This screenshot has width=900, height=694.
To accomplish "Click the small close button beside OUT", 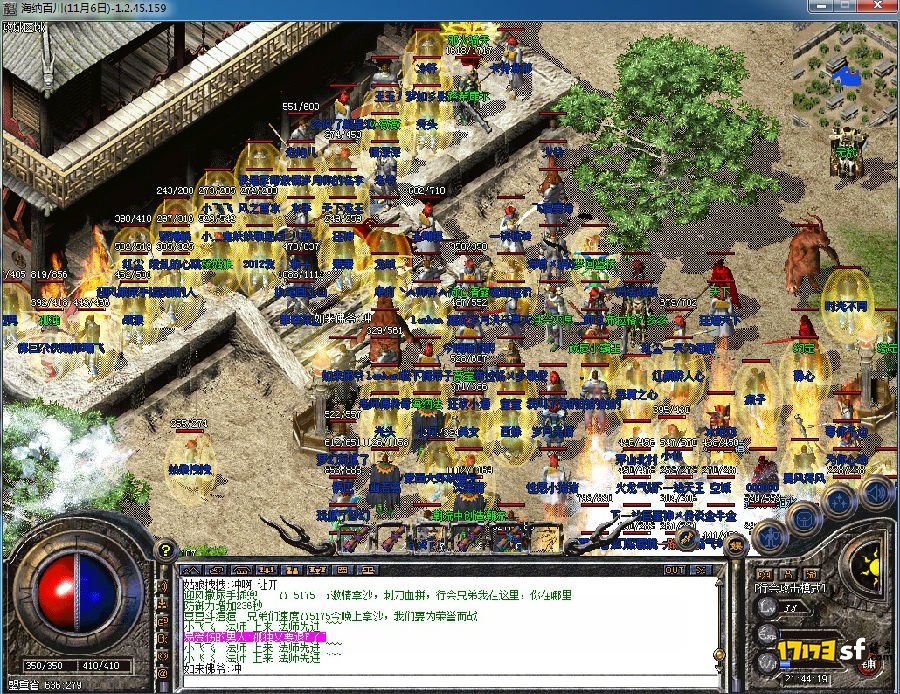I will tap(701, 570).
